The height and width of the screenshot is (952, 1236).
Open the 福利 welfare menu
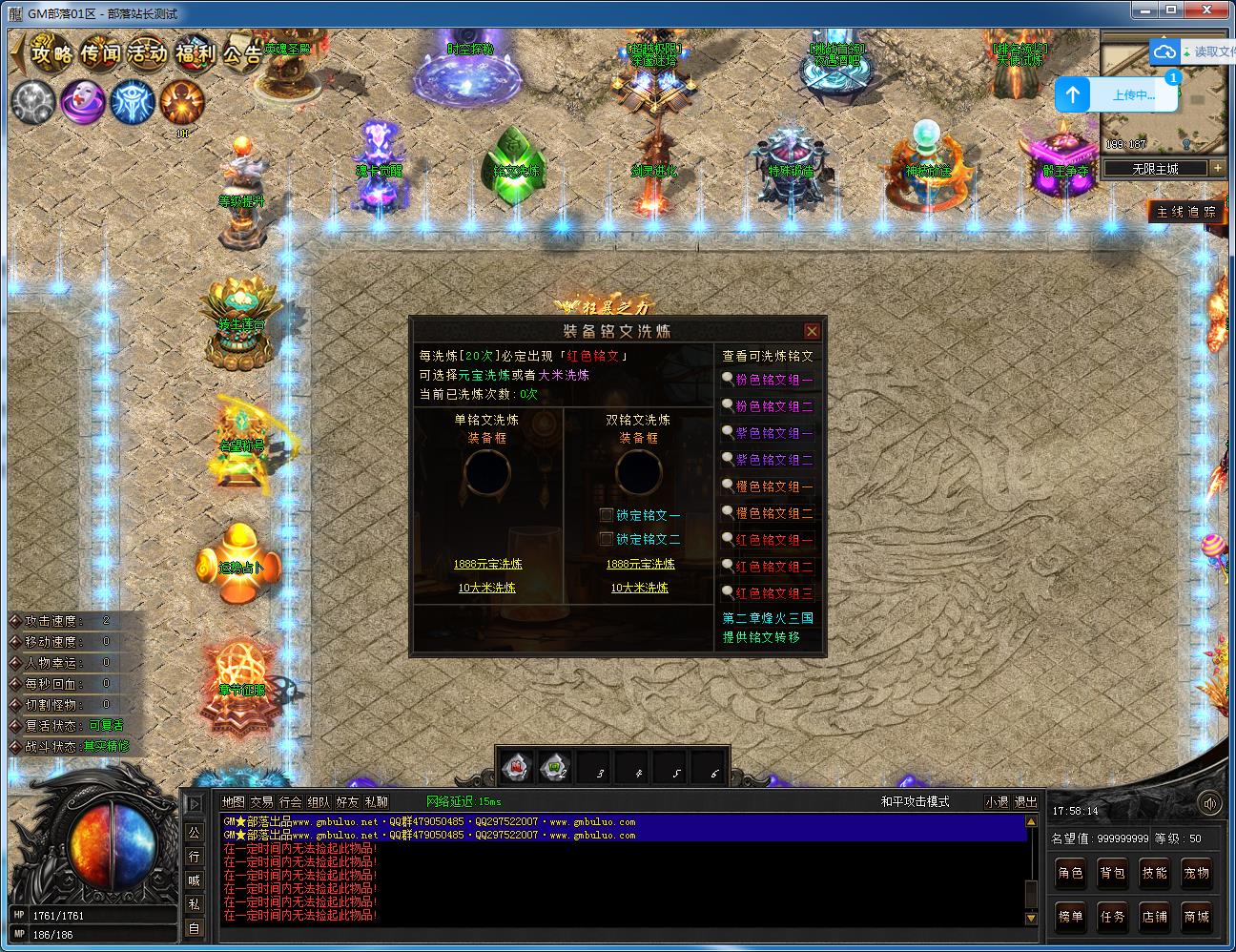[196, 52]
